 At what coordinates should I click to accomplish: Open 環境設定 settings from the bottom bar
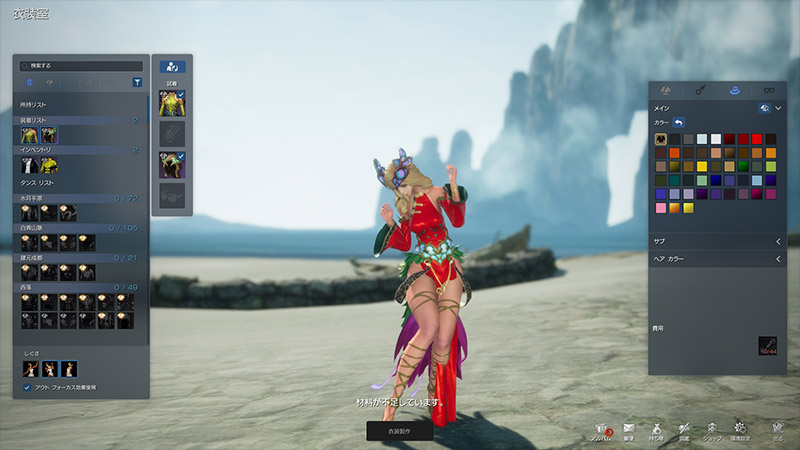[741, 429]
